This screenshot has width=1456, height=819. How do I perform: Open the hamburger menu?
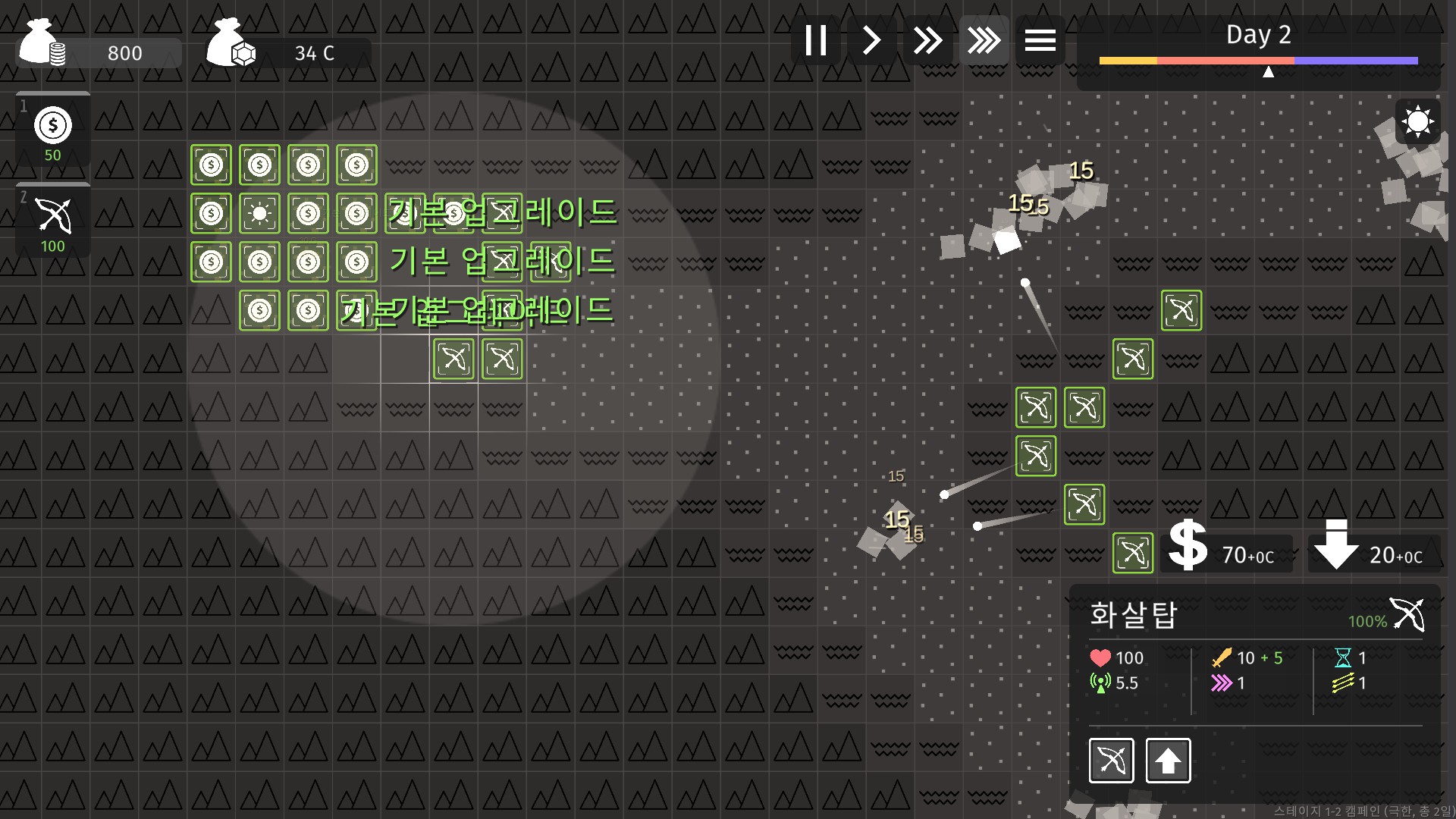pyautogui.click(x=1040, y=40)
